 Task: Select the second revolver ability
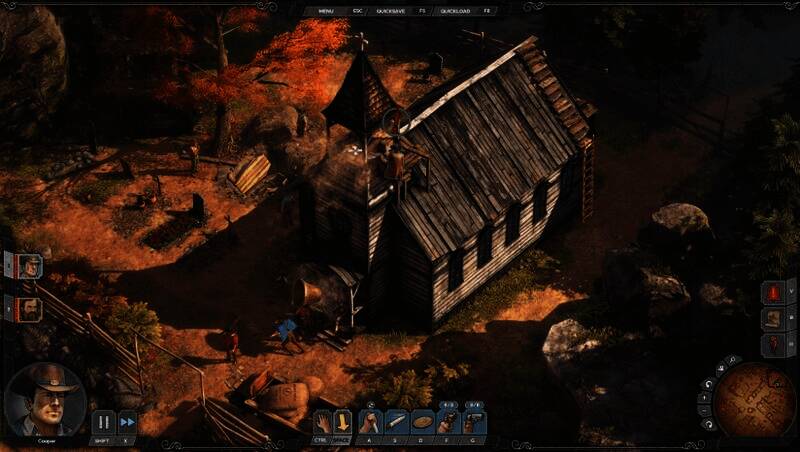(474, 421)
